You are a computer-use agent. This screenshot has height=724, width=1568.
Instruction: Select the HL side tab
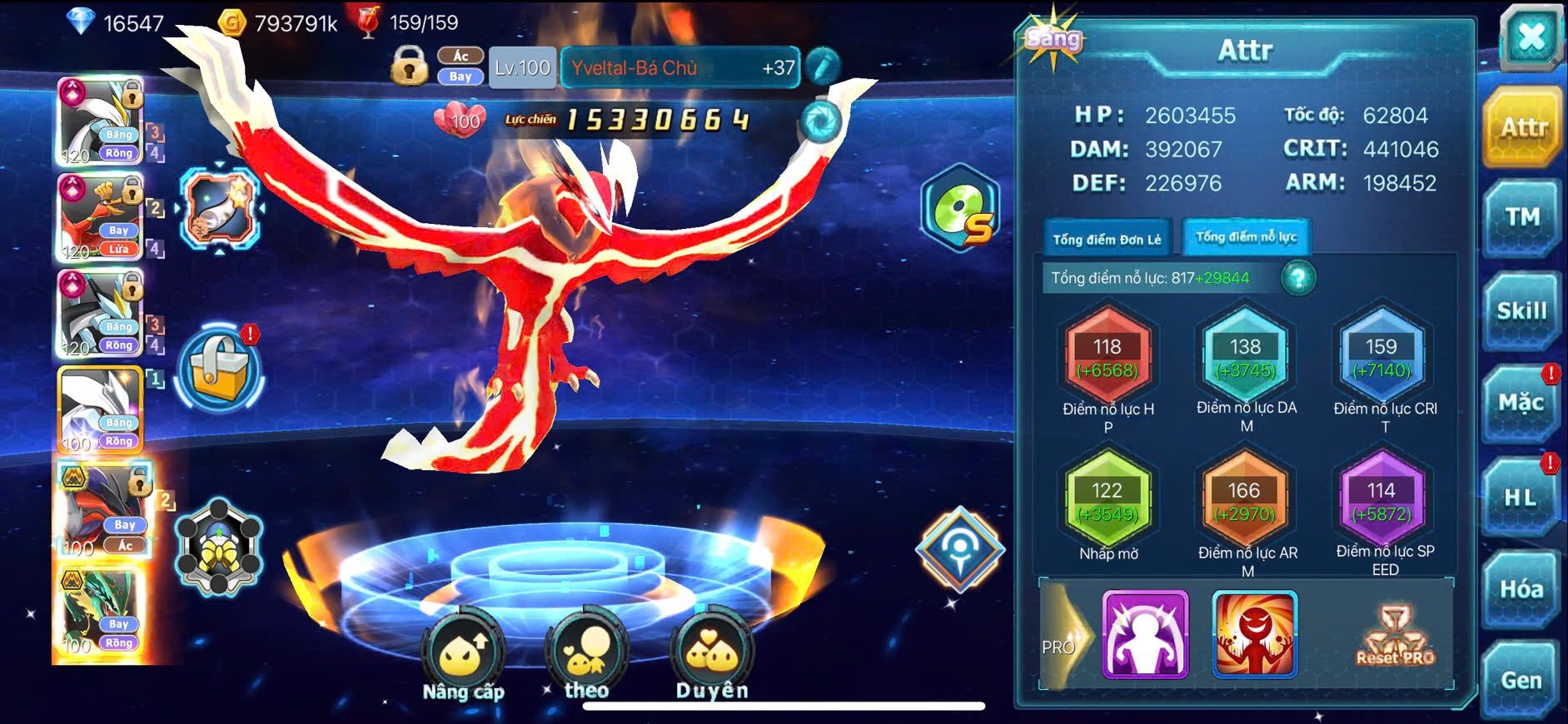[x=1520, y=497]
